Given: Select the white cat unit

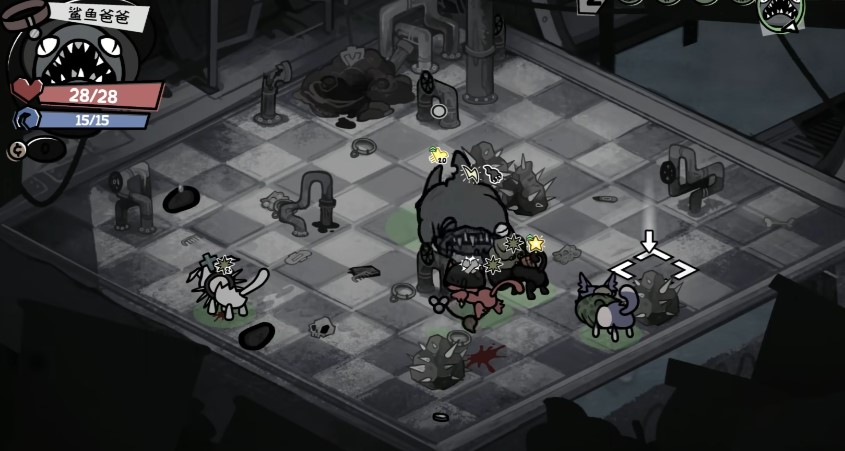Looking at the screenshot, I should pos(232,292).
